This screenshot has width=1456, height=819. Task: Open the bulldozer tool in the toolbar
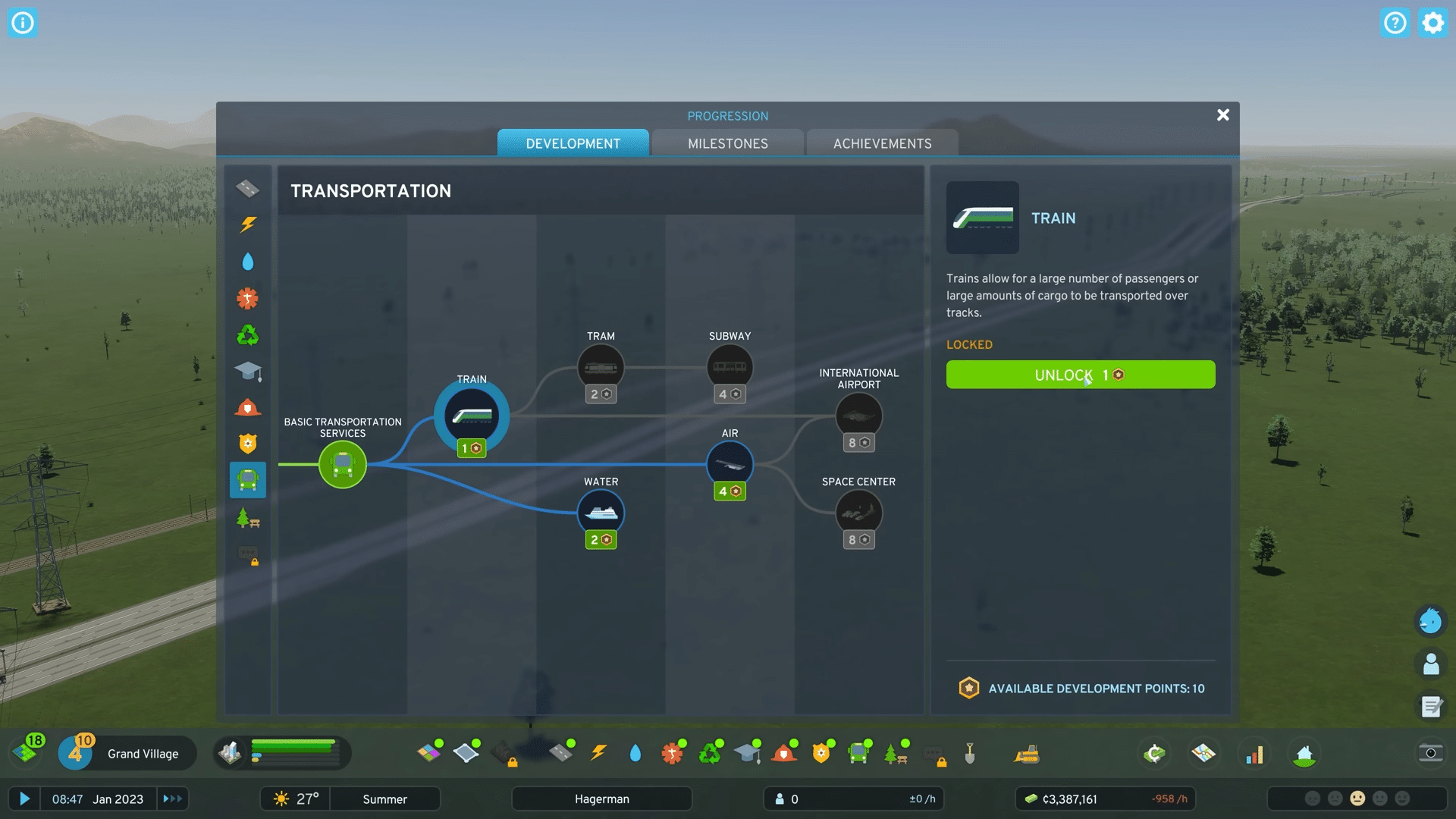click(x=1025, y=753)
